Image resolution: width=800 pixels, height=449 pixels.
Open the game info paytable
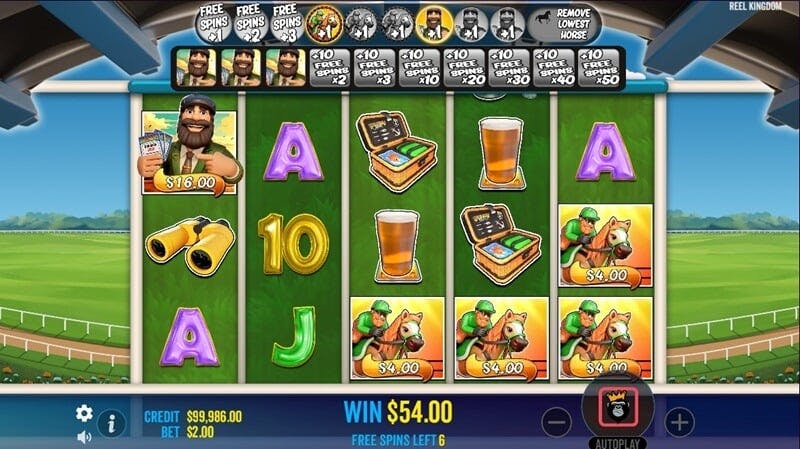(x=111, y=424)
